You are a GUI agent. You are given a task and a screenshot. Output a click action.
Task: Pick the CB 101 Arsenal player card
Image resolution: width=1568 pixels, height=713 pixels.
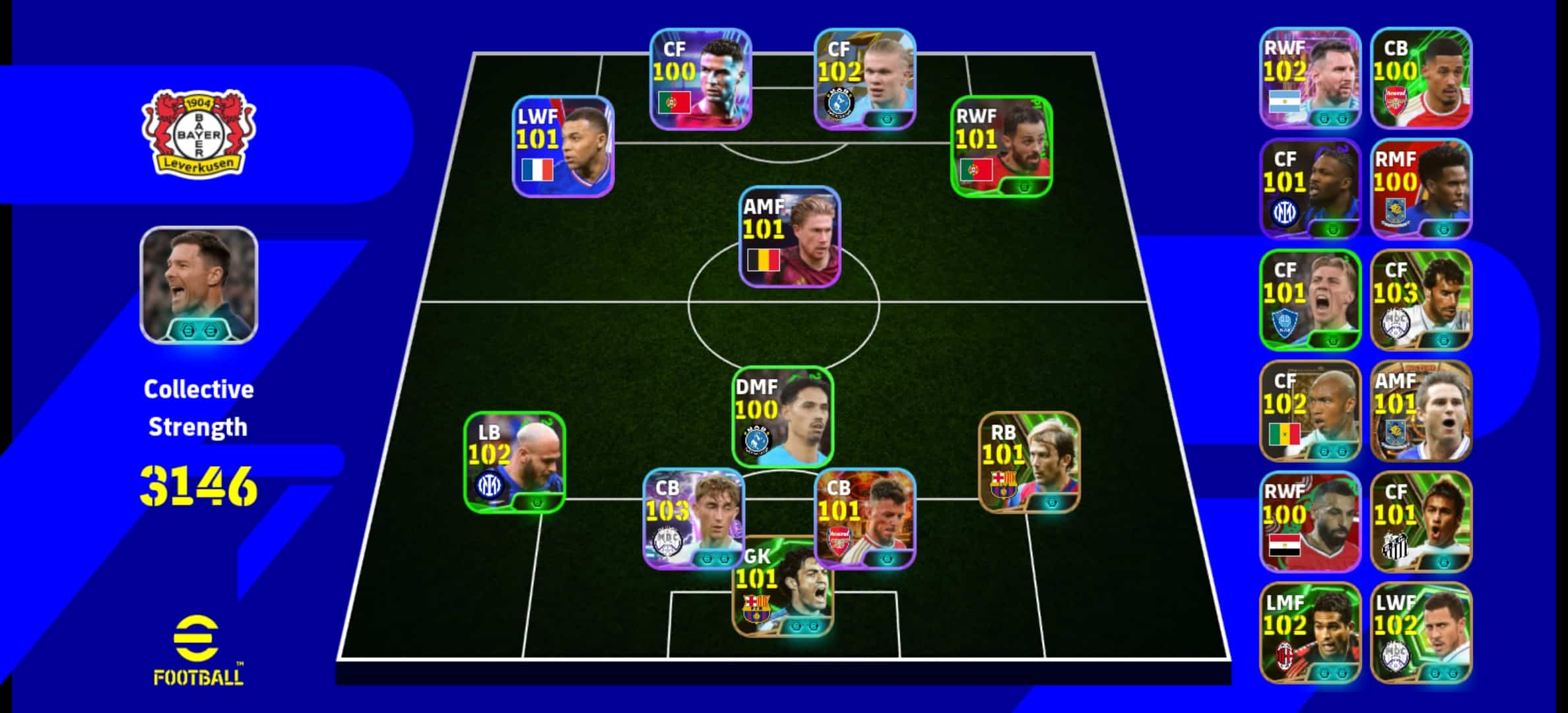[865, 518]
